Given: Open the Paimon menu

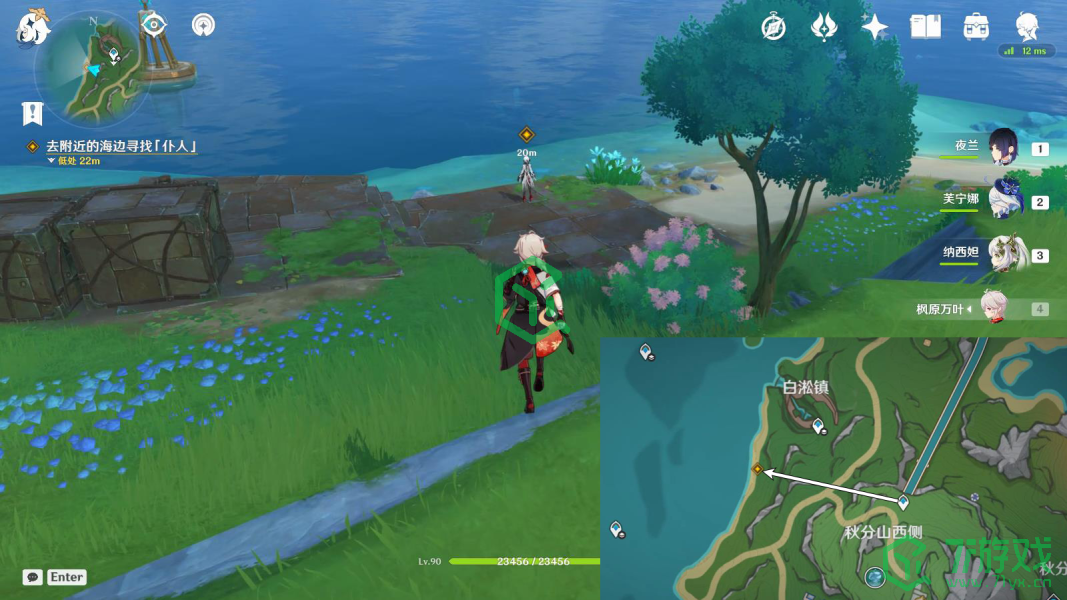Looking at the screenshot, I should pyautogui.click(x=31, y=27).
